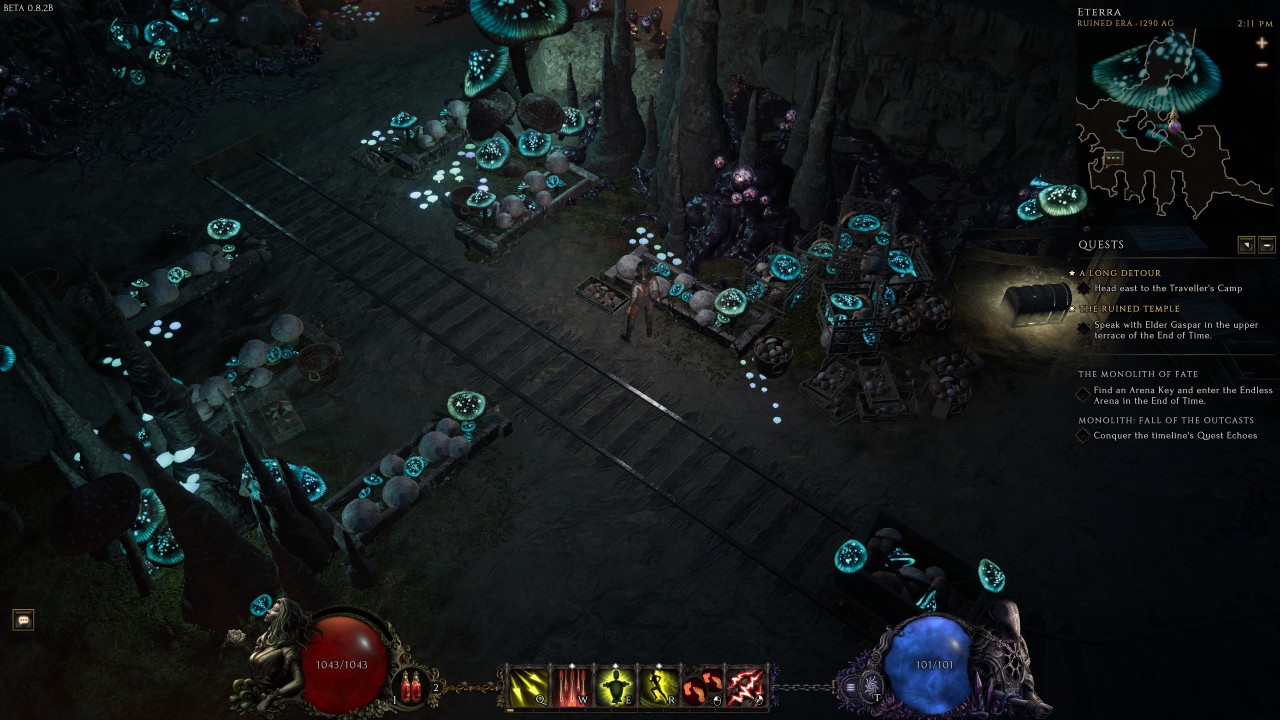Open the chat window icon

[24, 620]
